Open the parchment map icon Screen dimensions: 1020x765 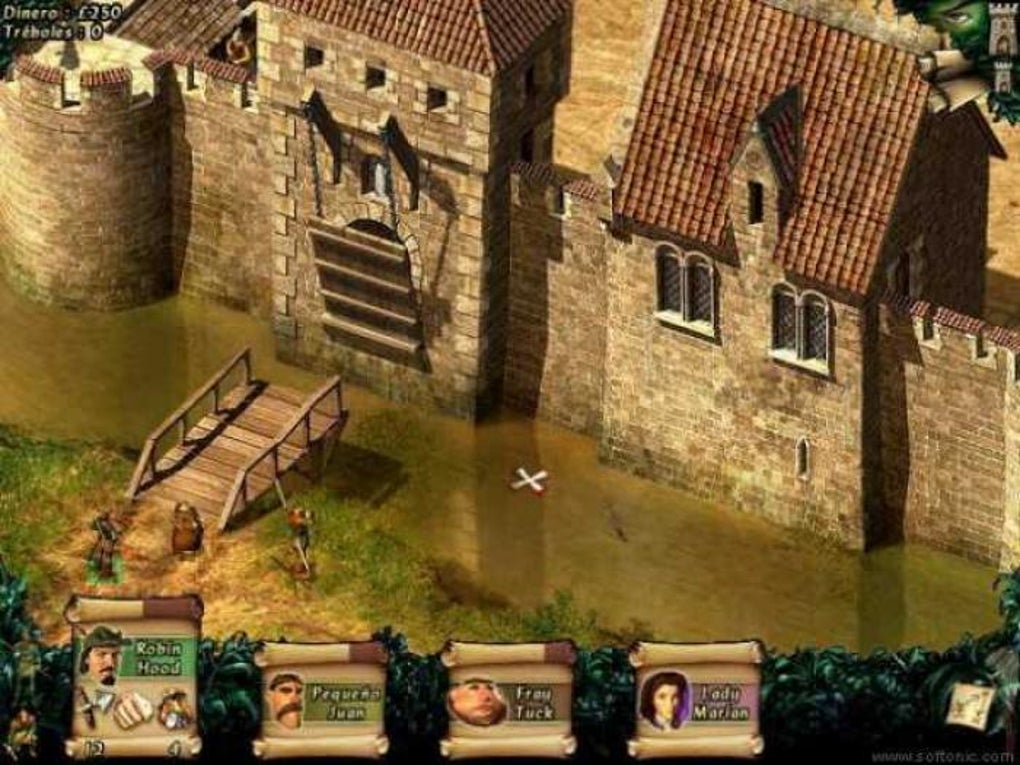click(x=971, y=703)
